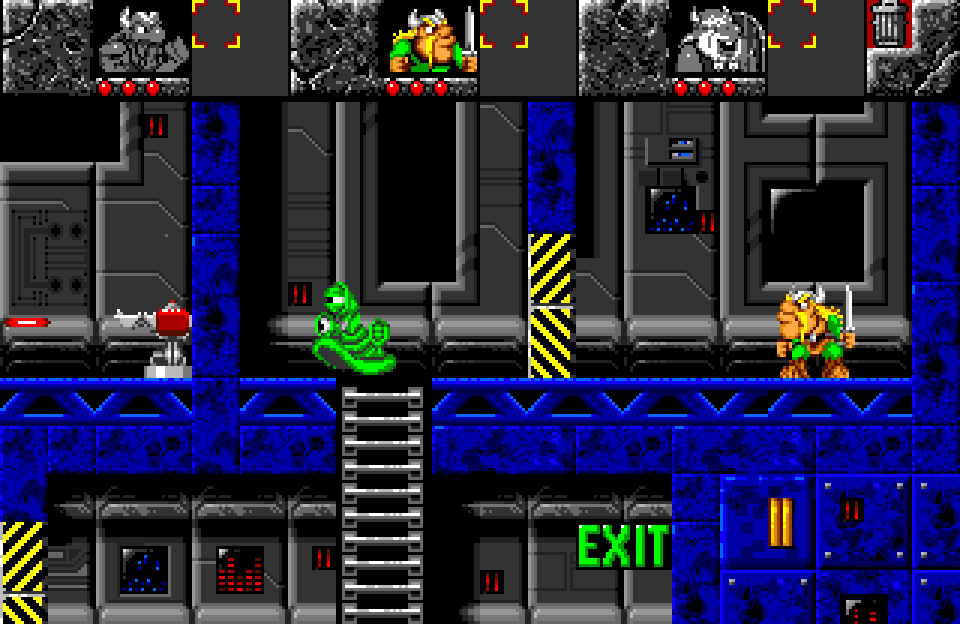960x624 pixels.
Task: Switch to Olaf's greyed-out shield portrait
Action: pyautogui.click(x=718, y=40)
